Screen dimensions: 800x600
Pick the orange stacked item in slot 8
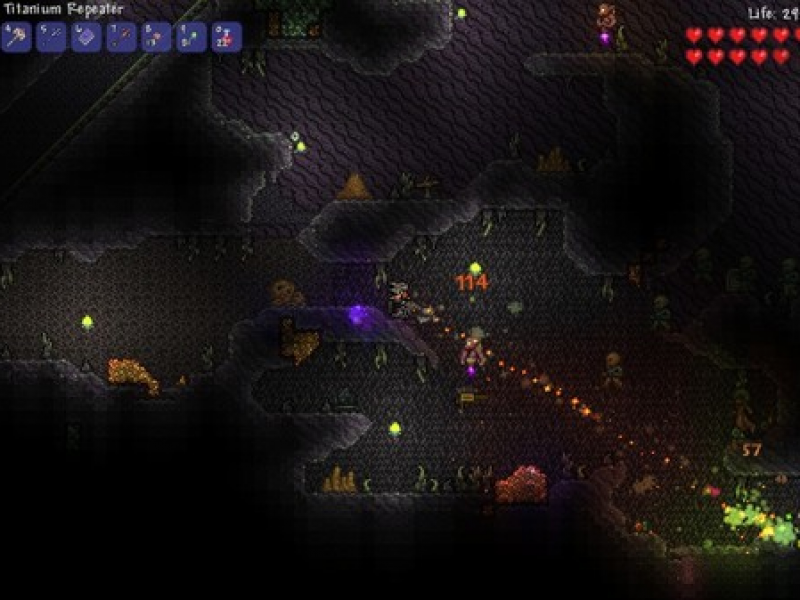point(156,37)
